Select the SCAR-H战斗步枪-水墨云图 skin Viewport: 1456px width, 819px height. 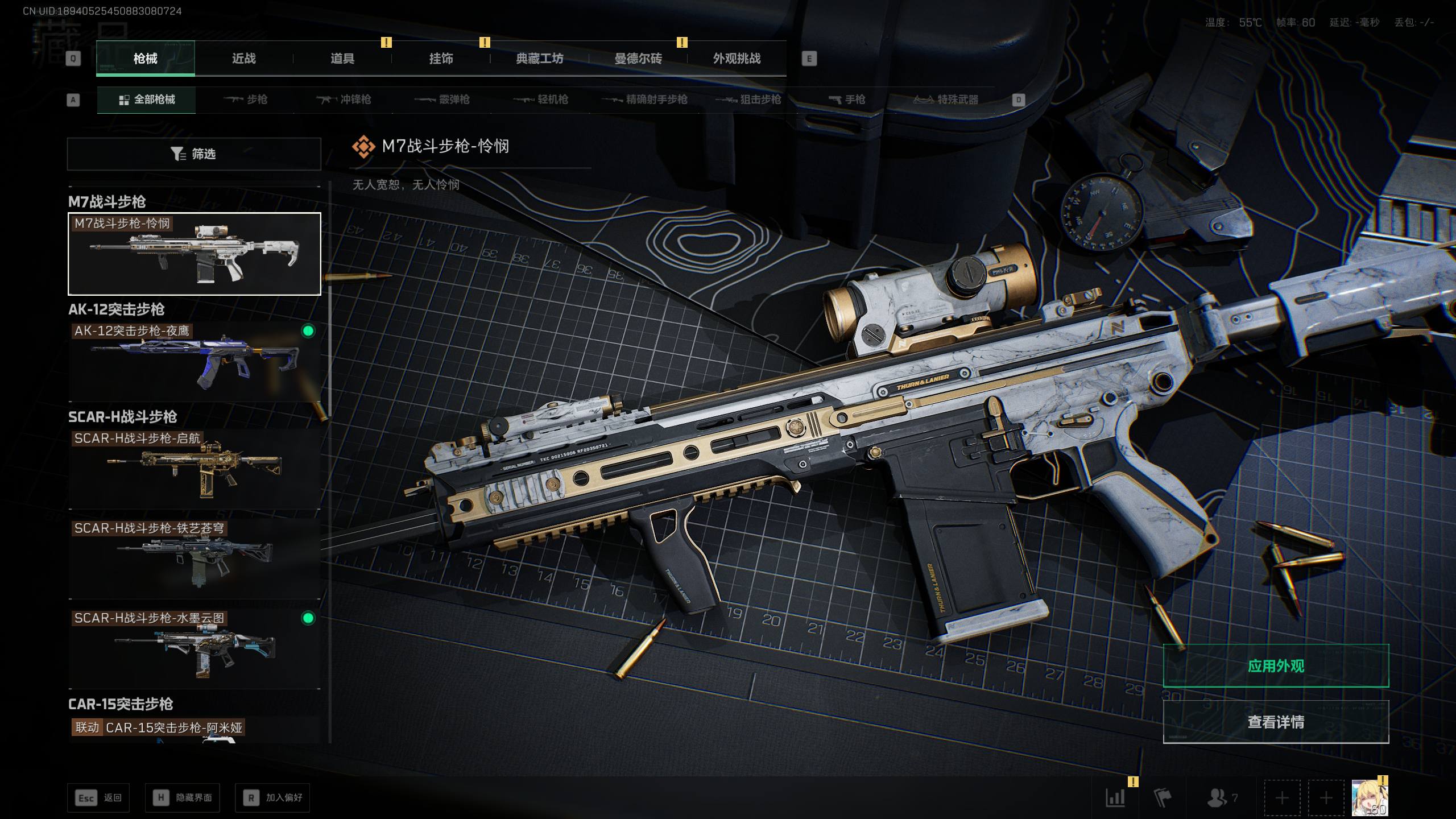194,648
